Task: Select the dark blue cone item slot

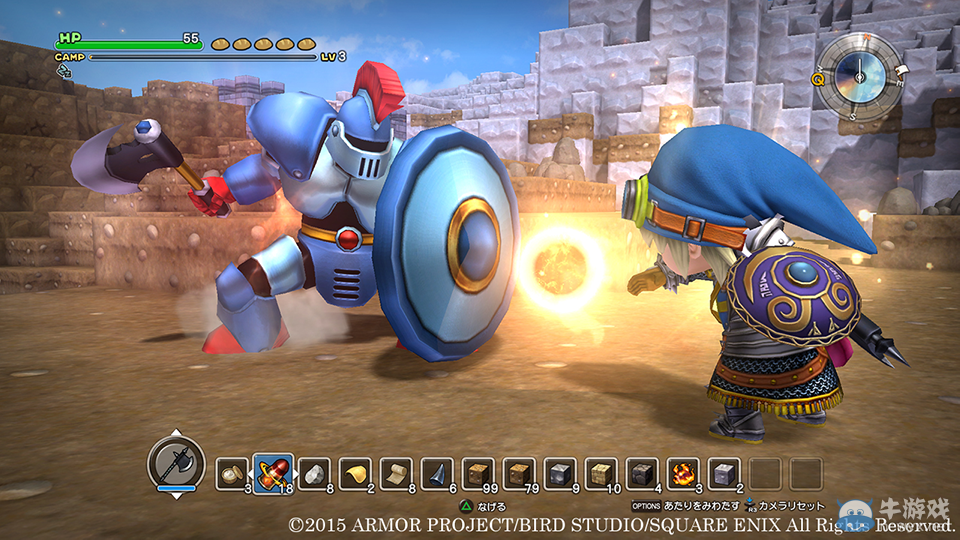Action: [x=437, y=473]
